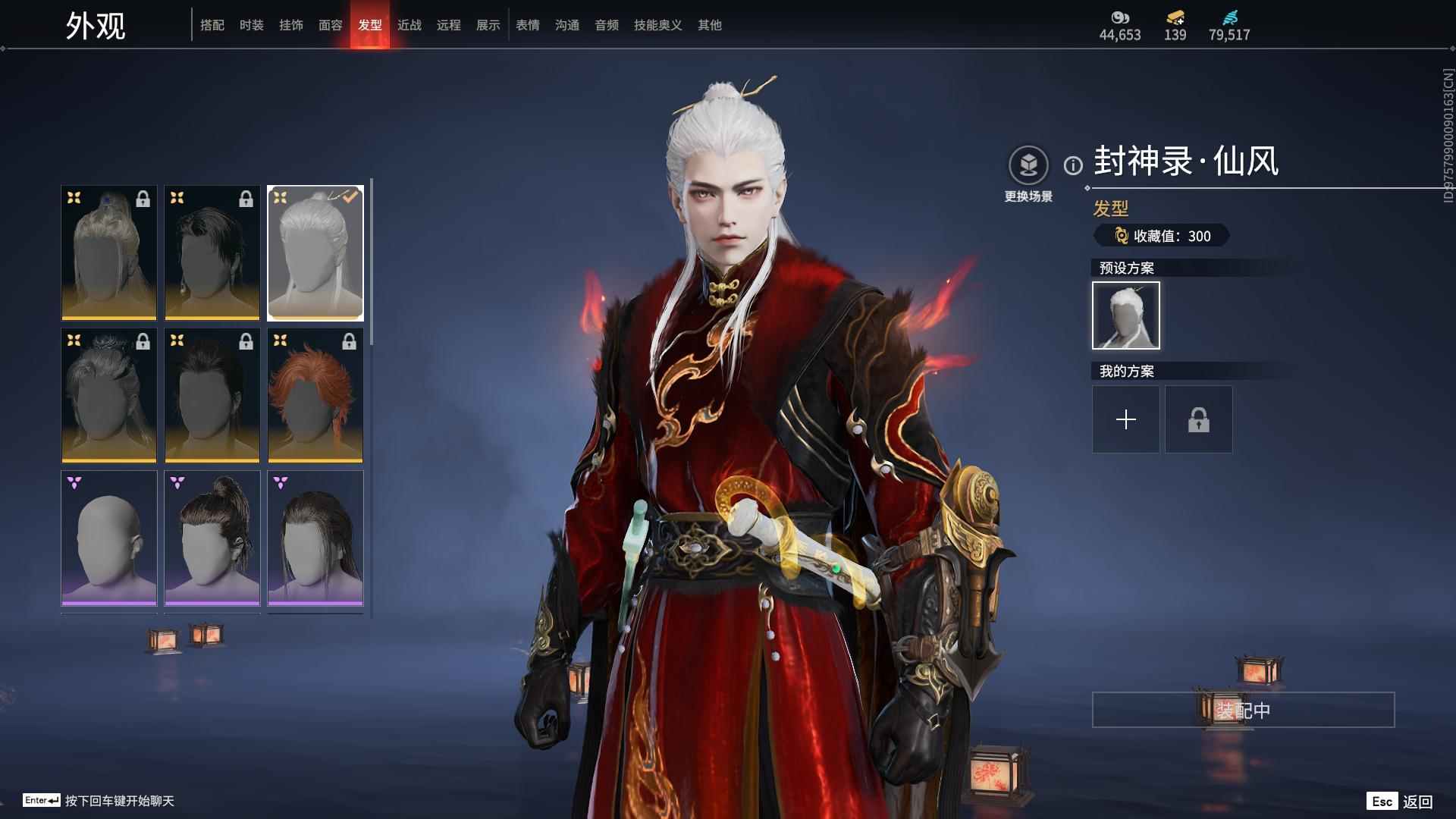Choose the orange spiky hairstyle card
This screenshot has height=819, width=1456.
[x=315, y=395]
